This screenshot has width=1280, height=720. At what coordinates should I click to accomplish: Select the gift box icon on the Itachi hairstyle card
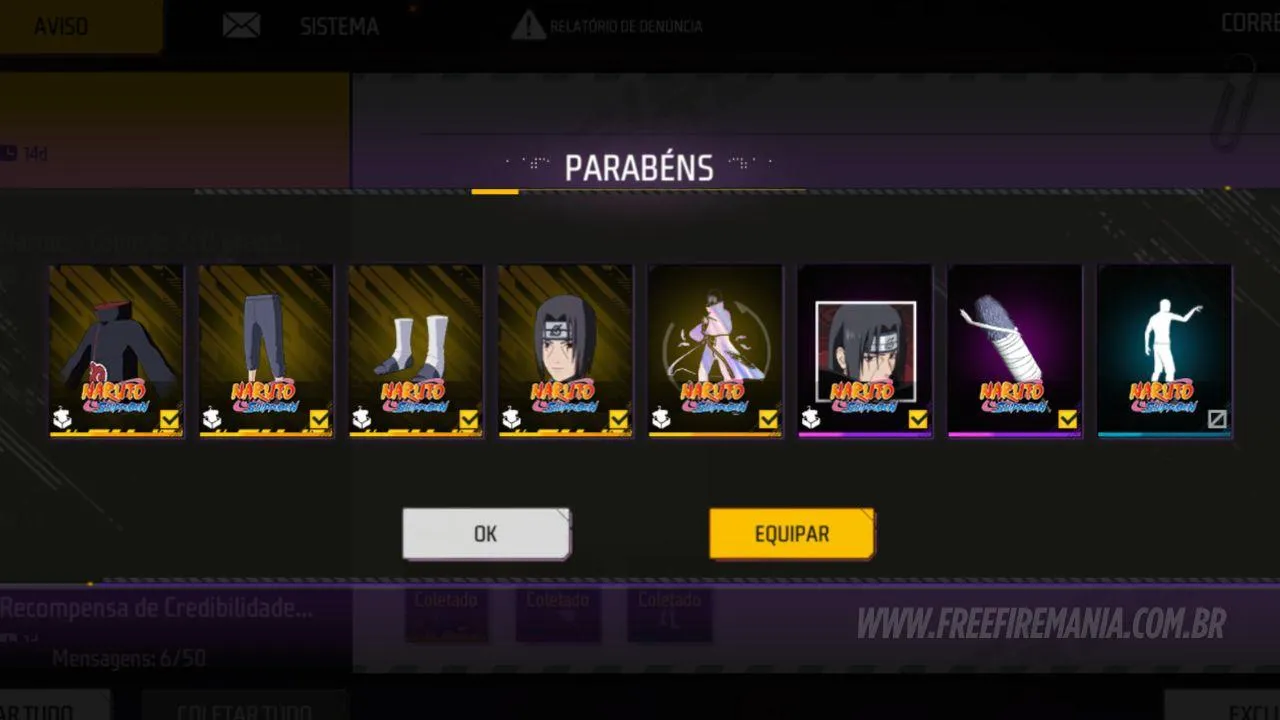510,420
